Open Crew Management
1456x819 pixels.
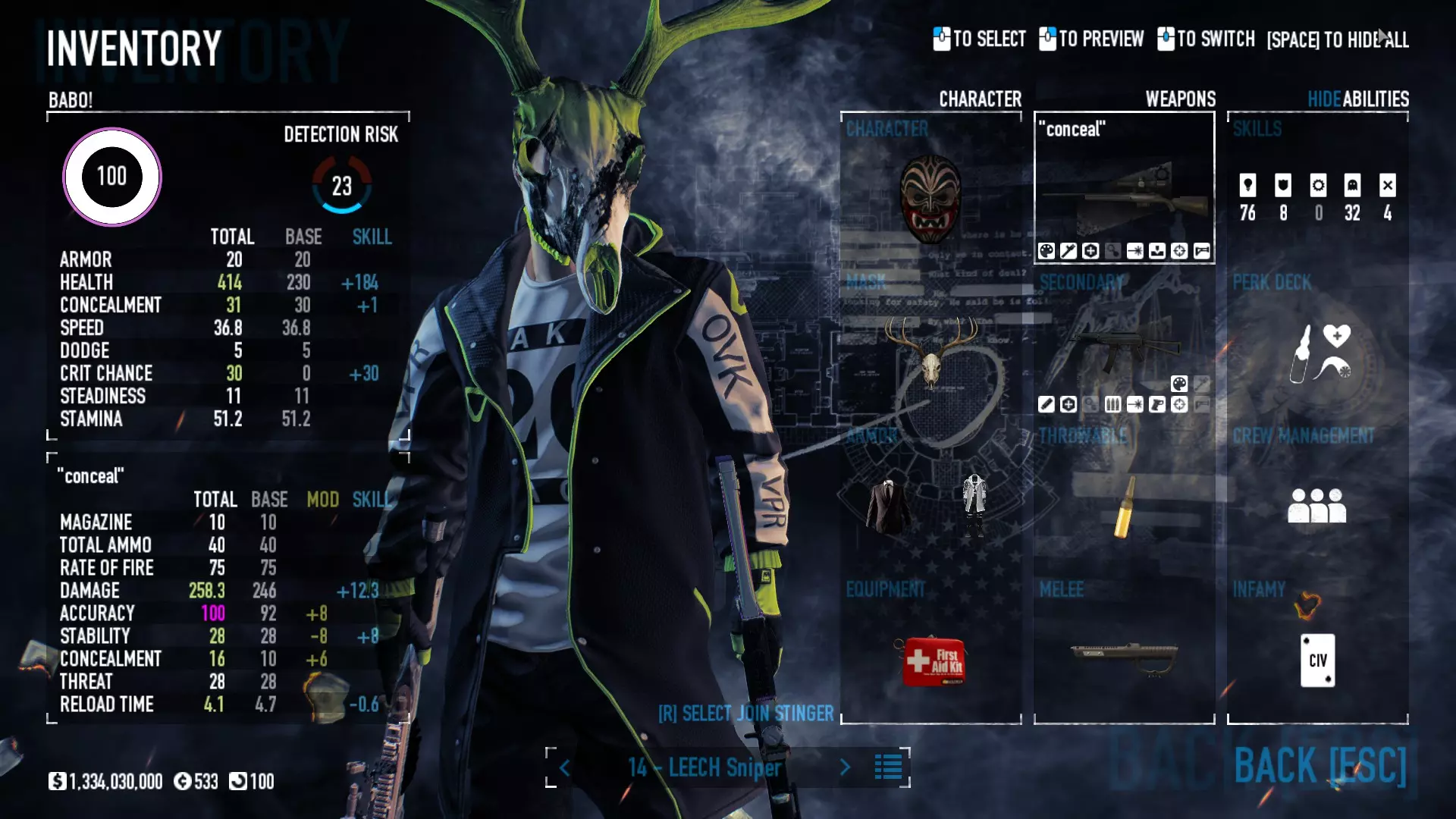point(1317,506)
